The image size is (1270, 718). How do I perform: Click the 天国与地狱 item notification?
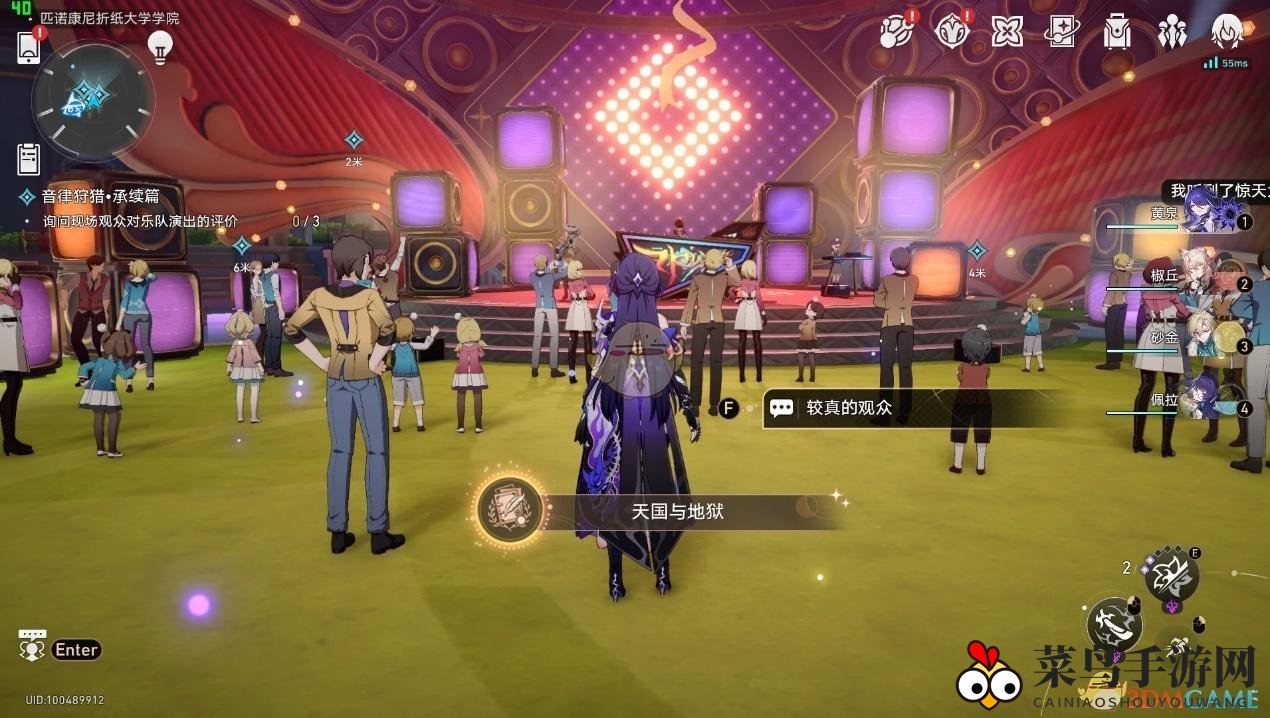click(x=660, y=511)
